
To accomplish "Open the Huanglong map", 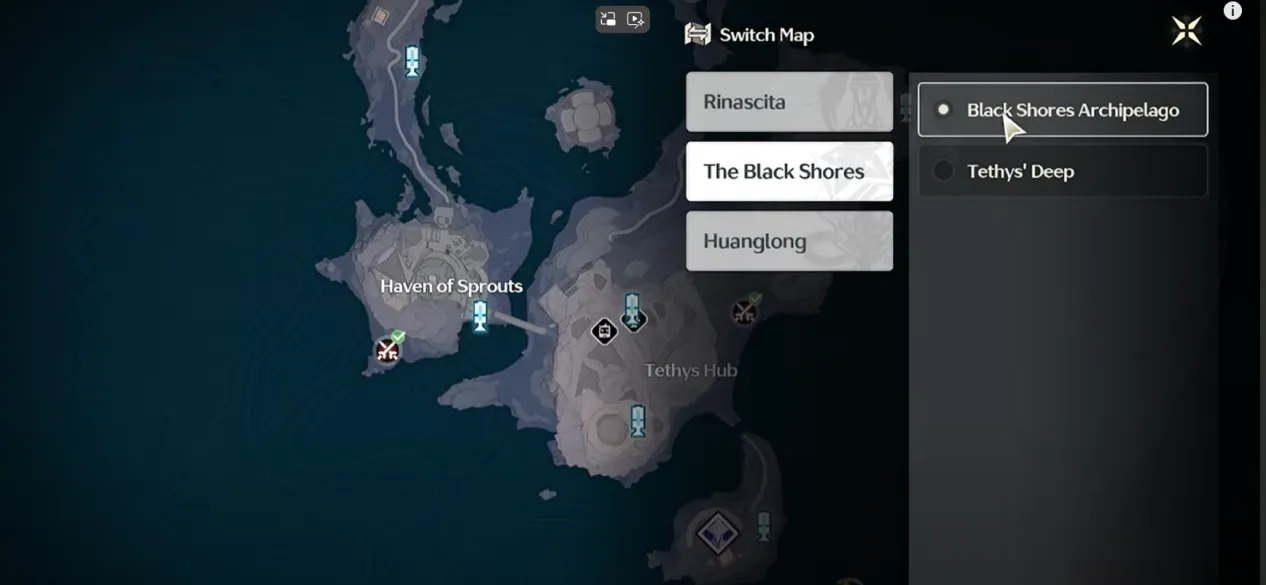I will 789,241.
